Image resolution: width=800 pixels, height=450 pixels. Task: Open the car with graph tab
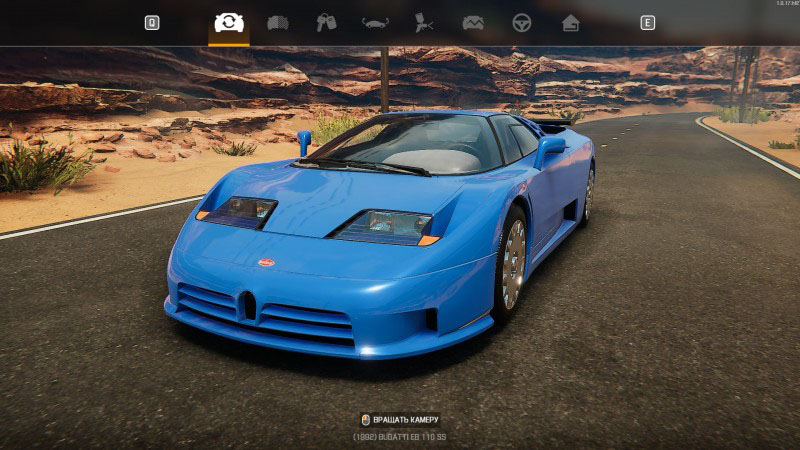point(473,22)
